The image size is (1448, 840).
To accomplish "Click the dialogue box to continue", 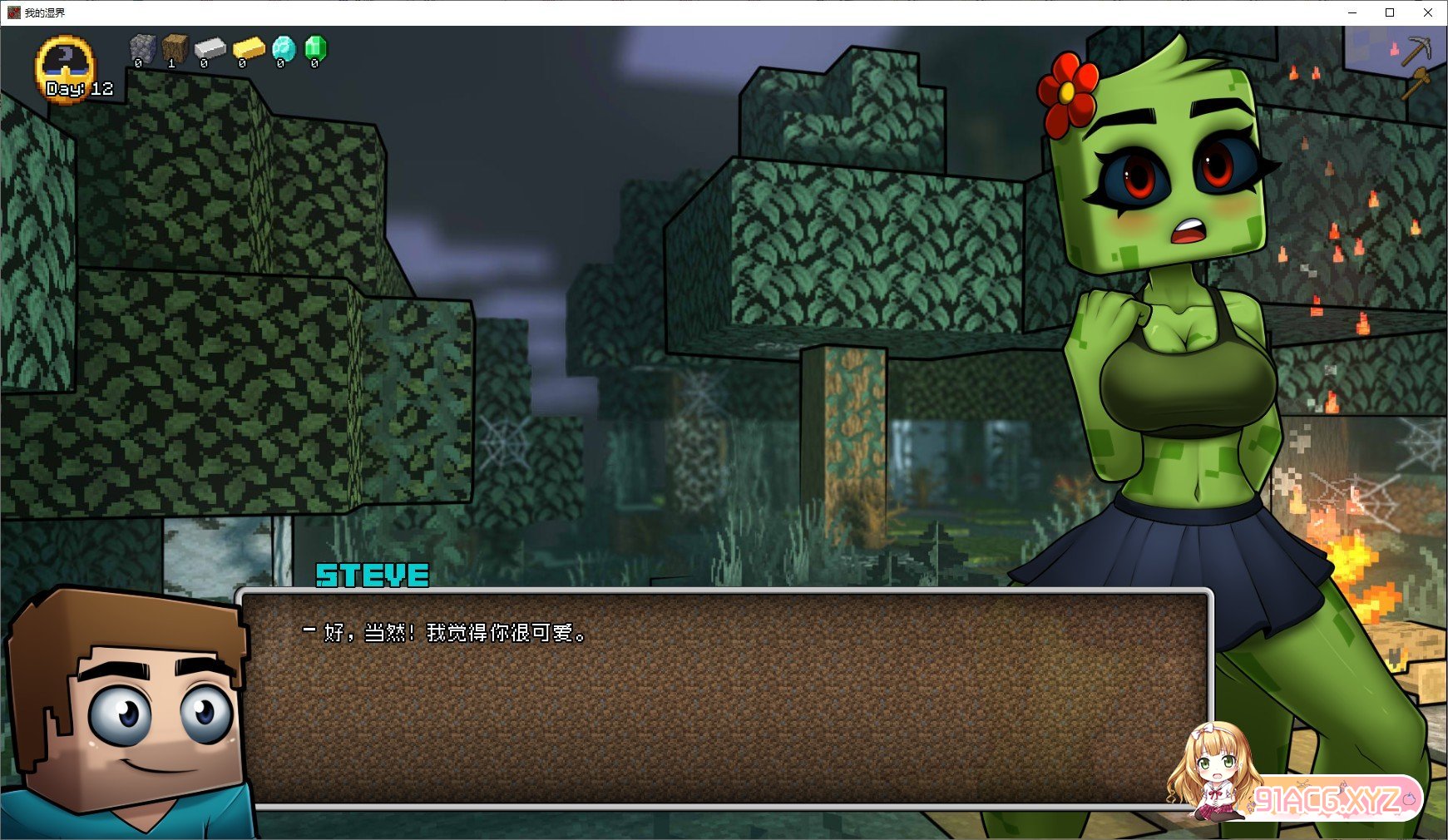I will [724, 699].
